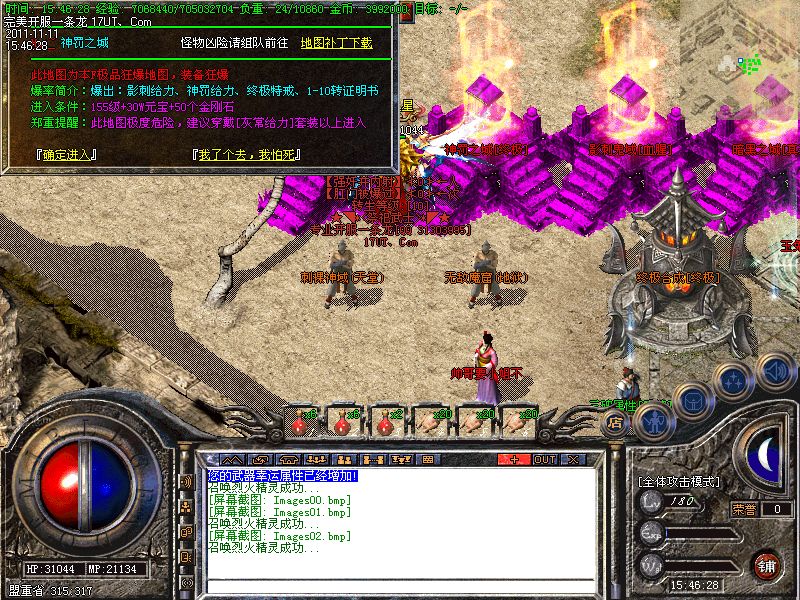Open the round 店 shop button
Viewport: 800px width, 600px height.
coord(614,423)
